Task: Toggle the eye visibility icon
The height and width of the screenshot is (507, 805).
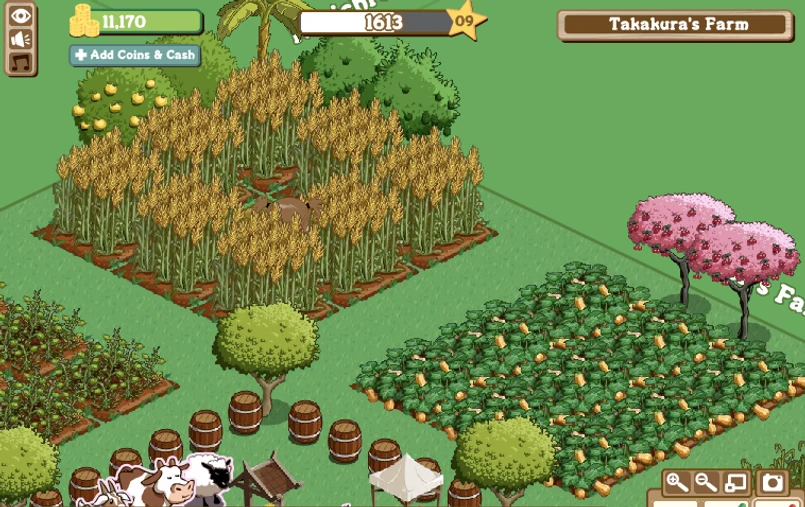Action: point(21,16)
